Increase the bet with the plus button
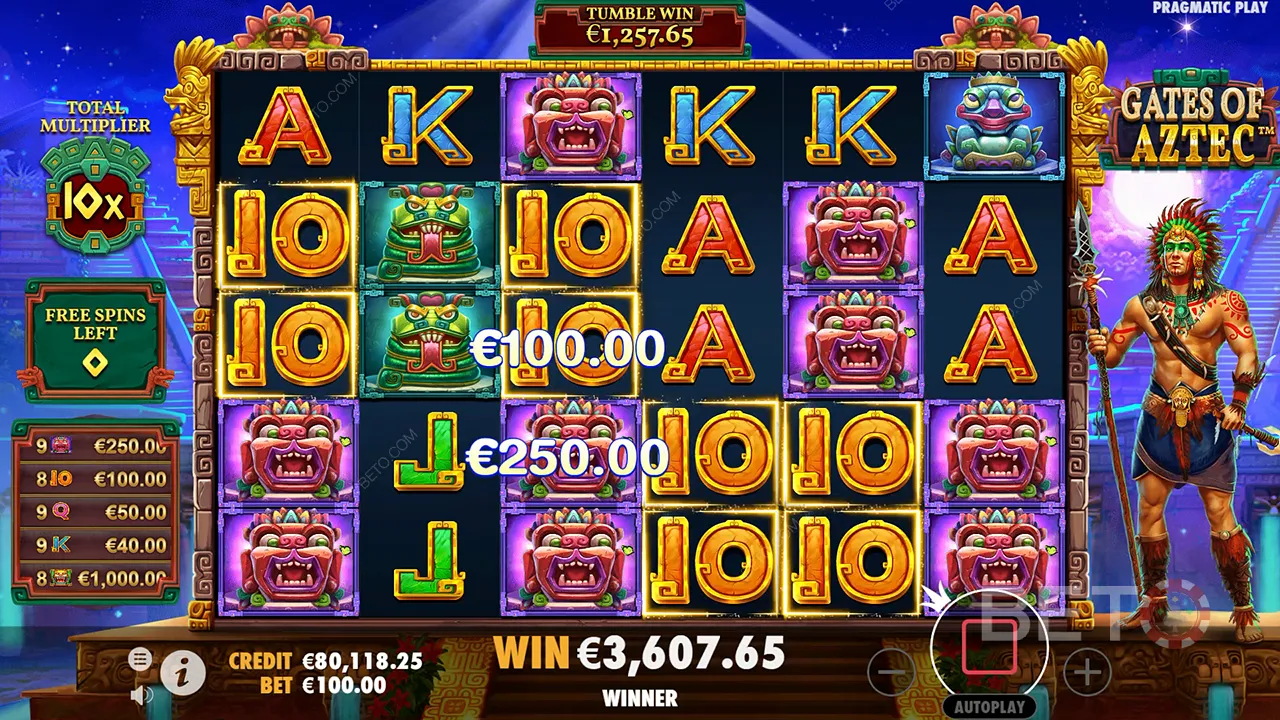 pos(1086,673)
